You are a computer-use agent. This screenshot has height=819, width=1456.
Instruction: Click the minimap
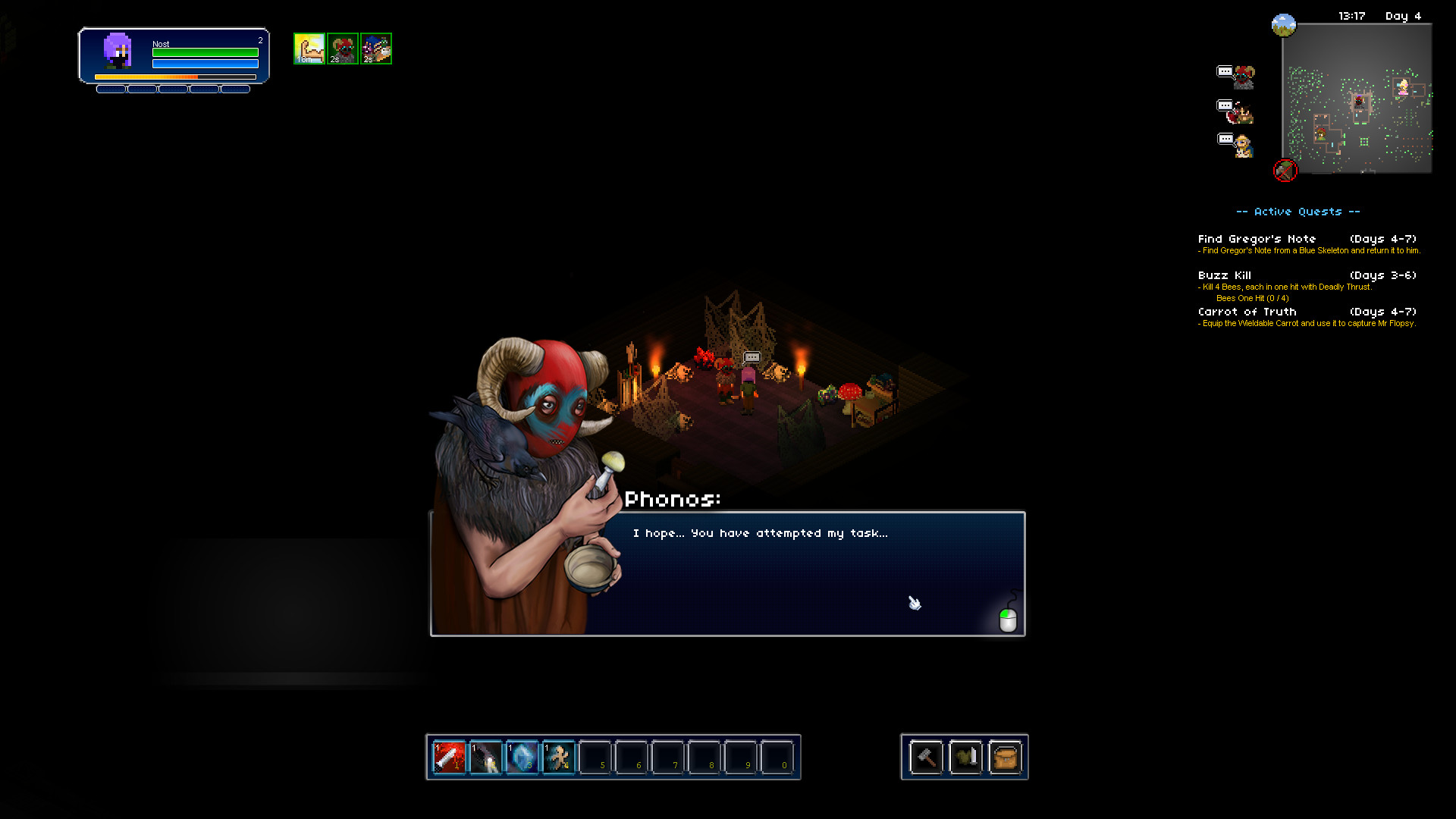pos(1357,99)
